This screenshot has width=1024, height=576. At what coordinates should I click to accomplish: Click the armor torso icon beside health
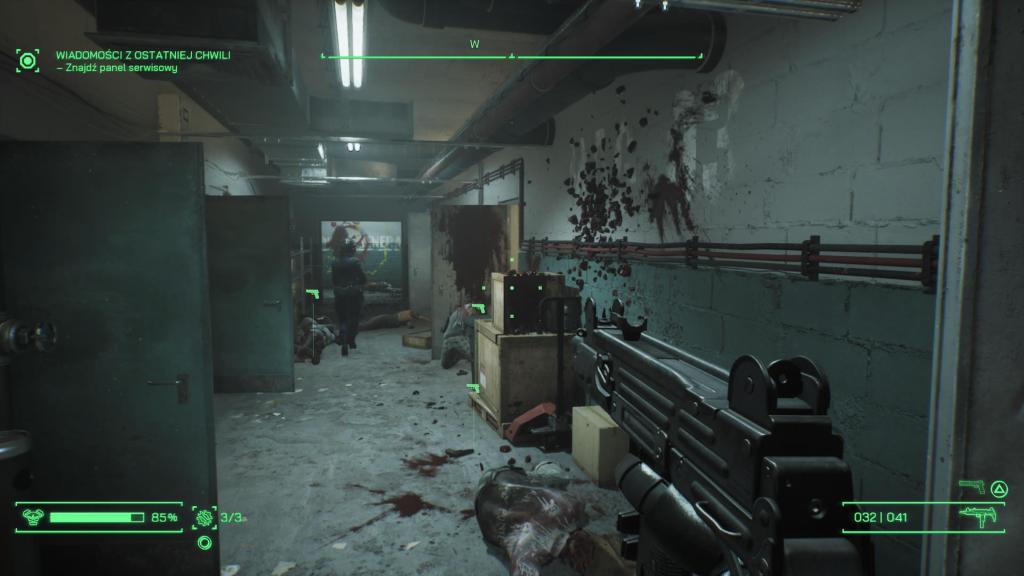[32, 517]
